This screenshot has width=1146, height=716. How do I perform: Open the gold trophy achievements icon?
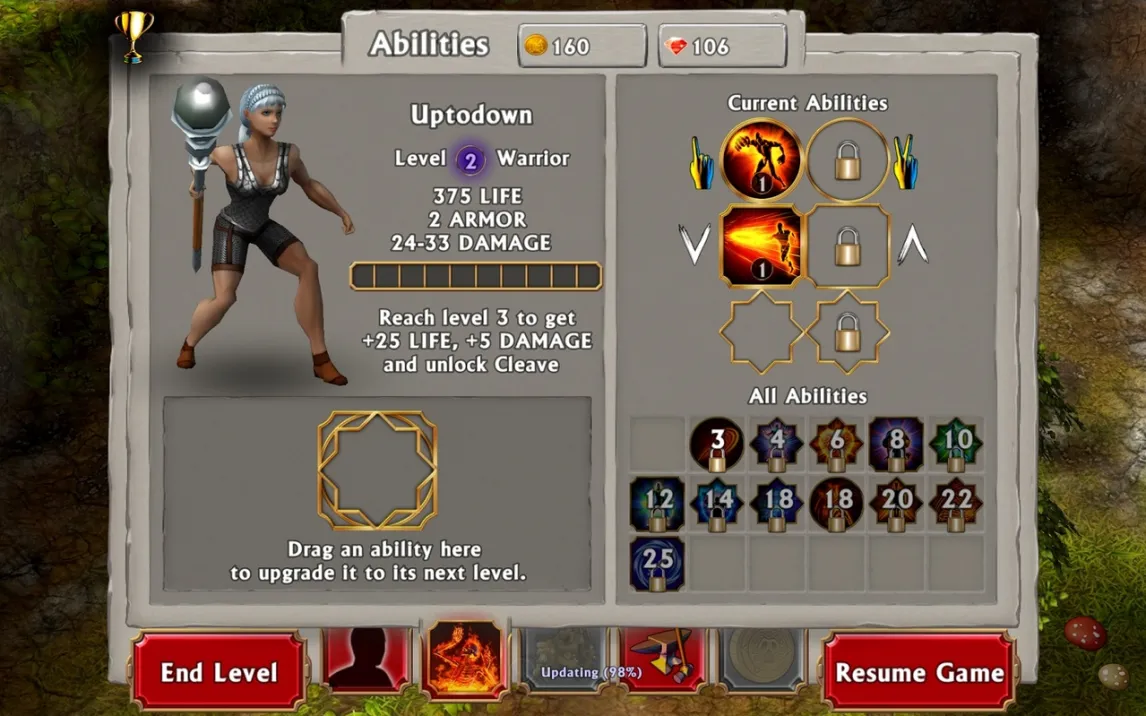click(132, 36)
